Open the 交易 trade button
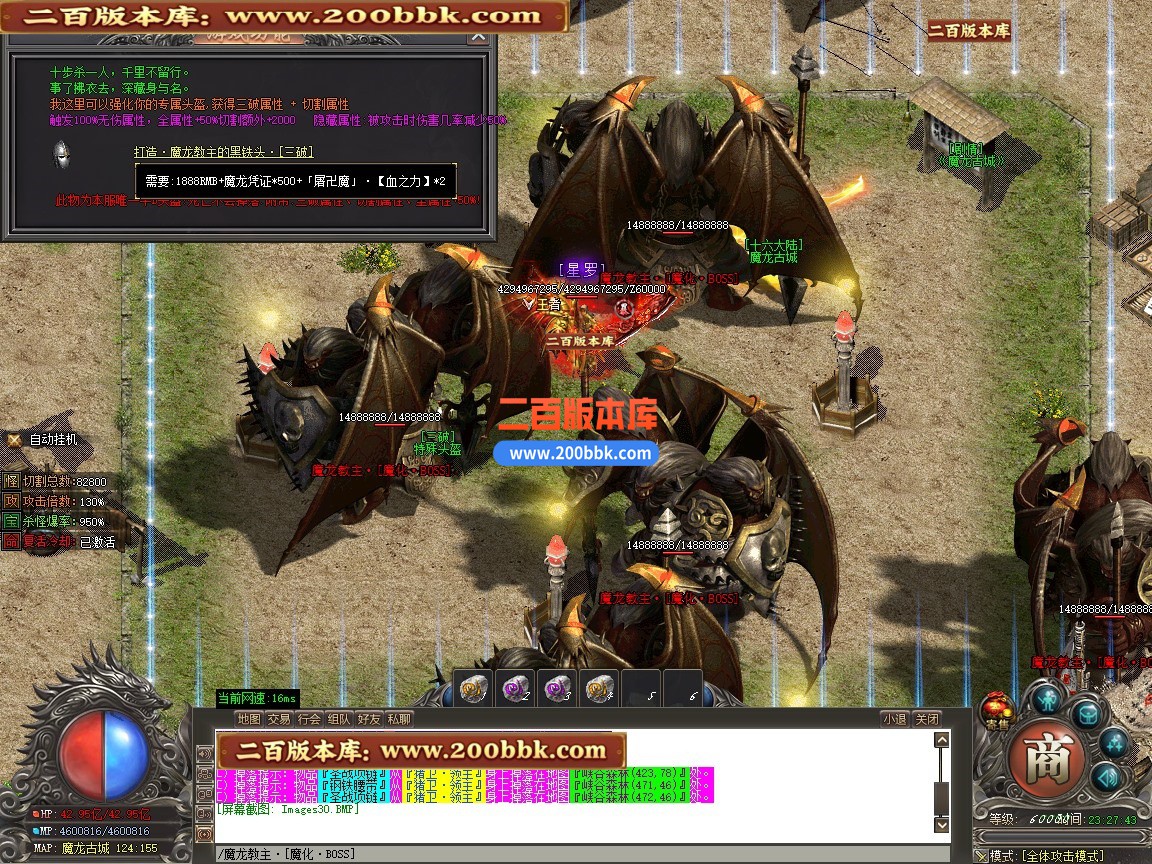 279,719
